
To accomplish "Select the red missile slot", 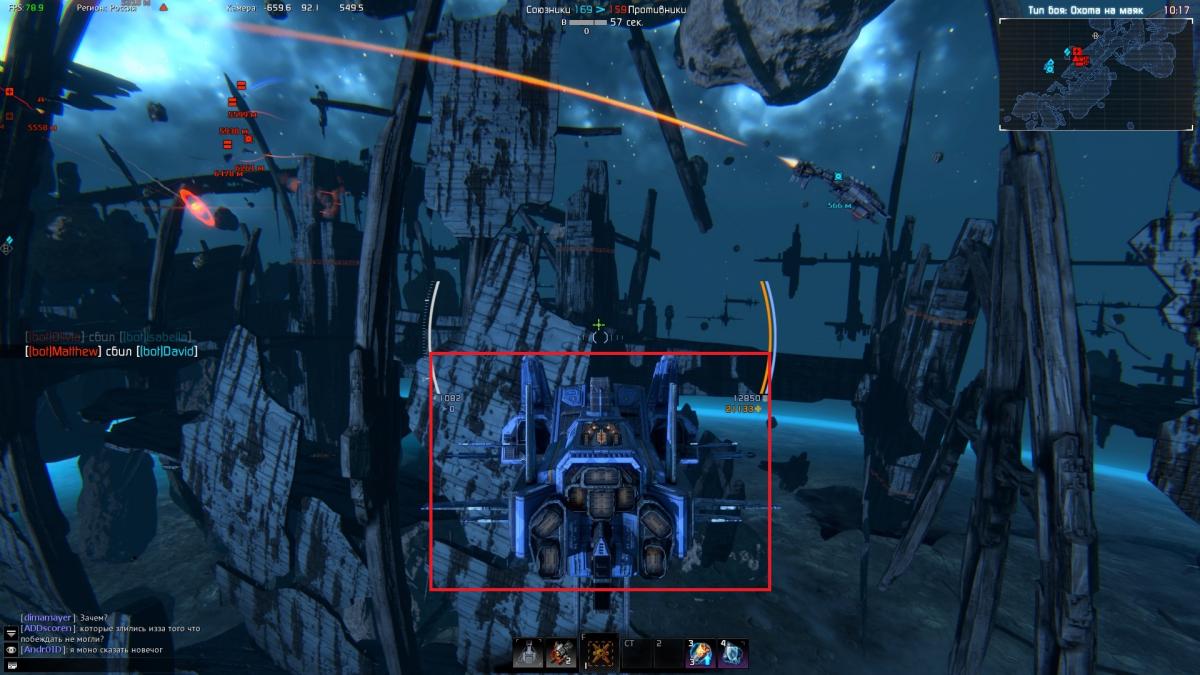I will click(560, 653).
